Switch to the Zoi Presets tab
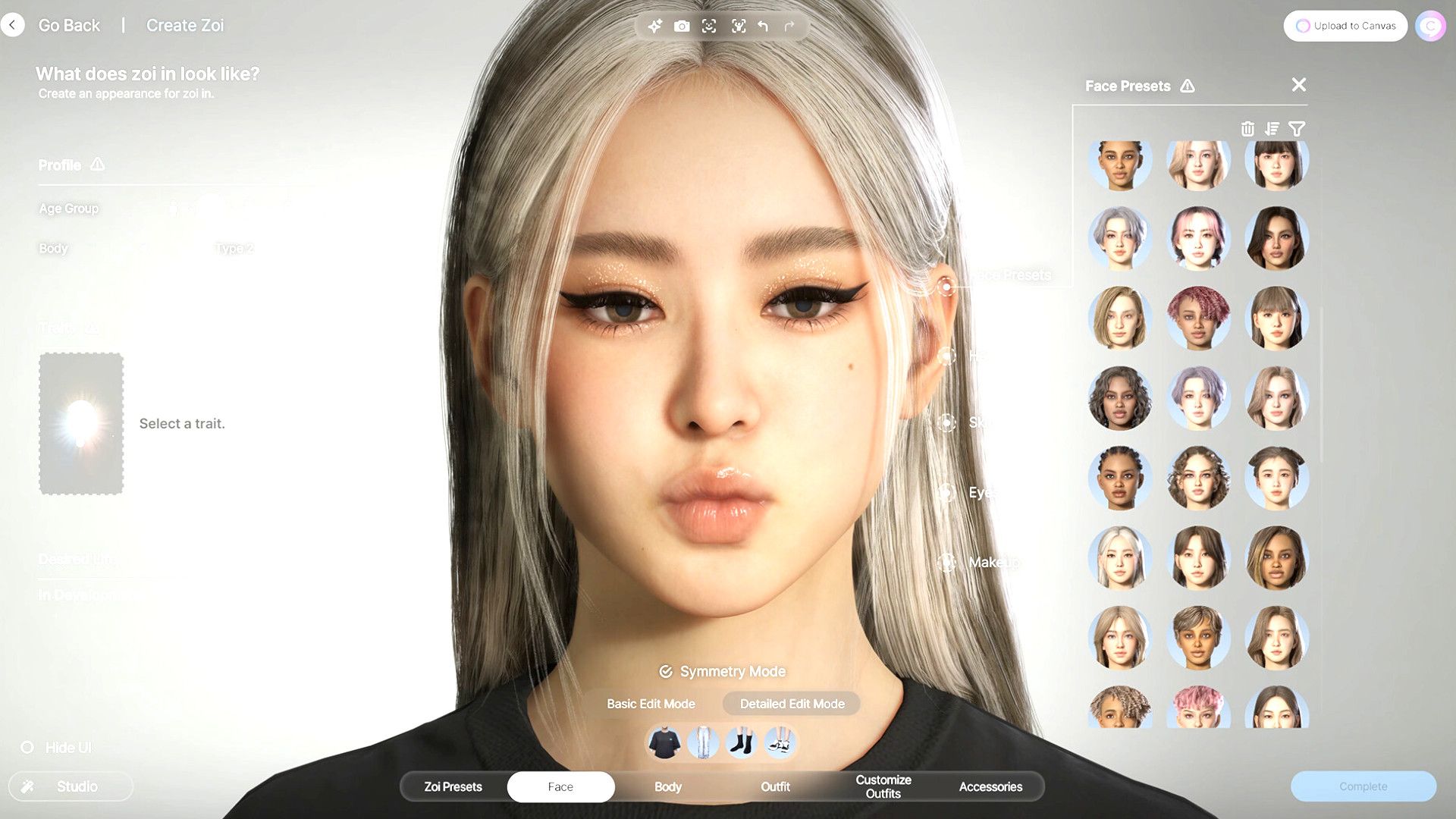Image resolution: width=1456 pixels, height=819 pixels. pyautogui.click(x=453, y=786)
